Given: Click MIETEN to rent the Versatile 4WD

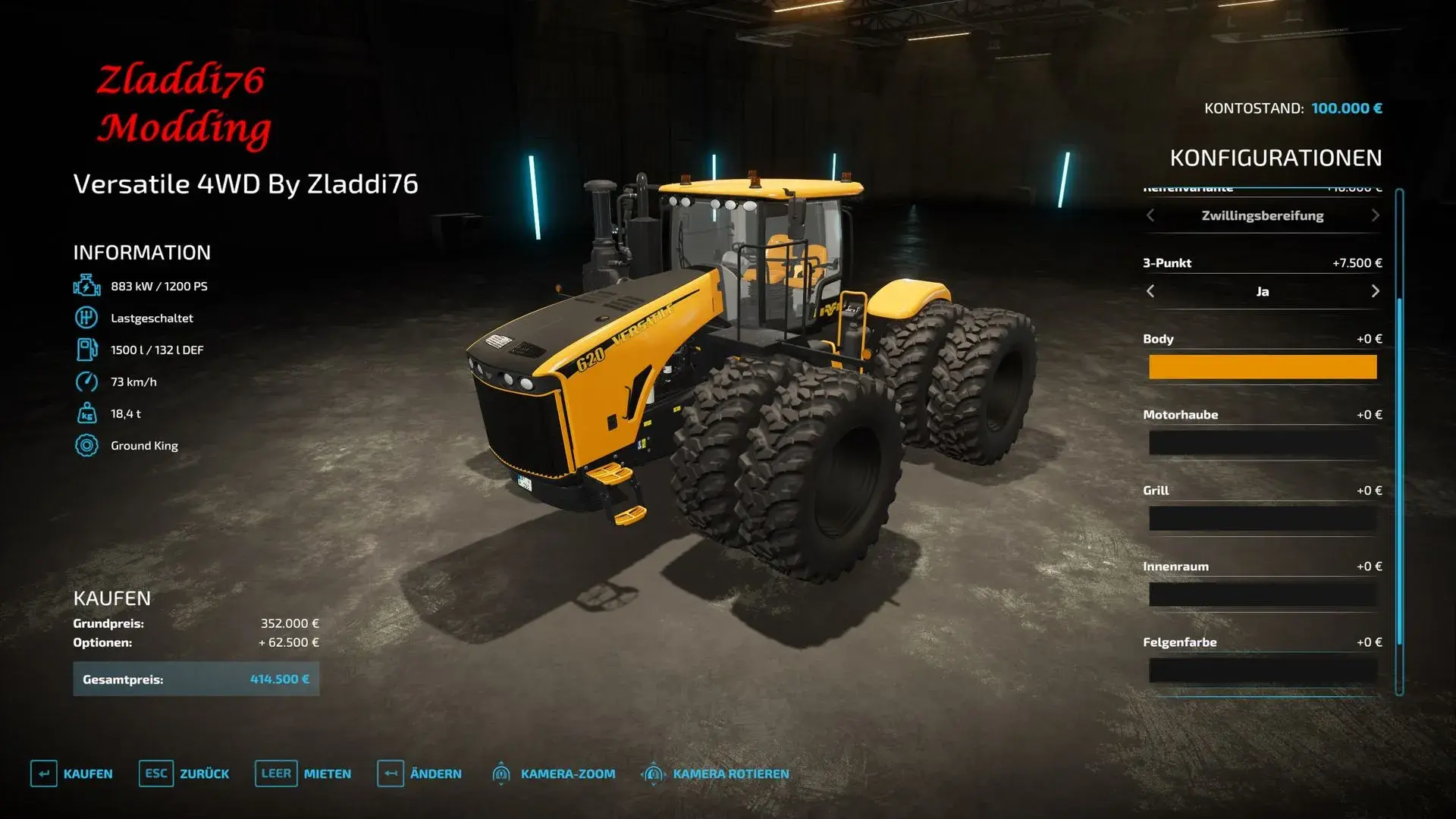Looking at the screenshot, I should click(326, 773).
